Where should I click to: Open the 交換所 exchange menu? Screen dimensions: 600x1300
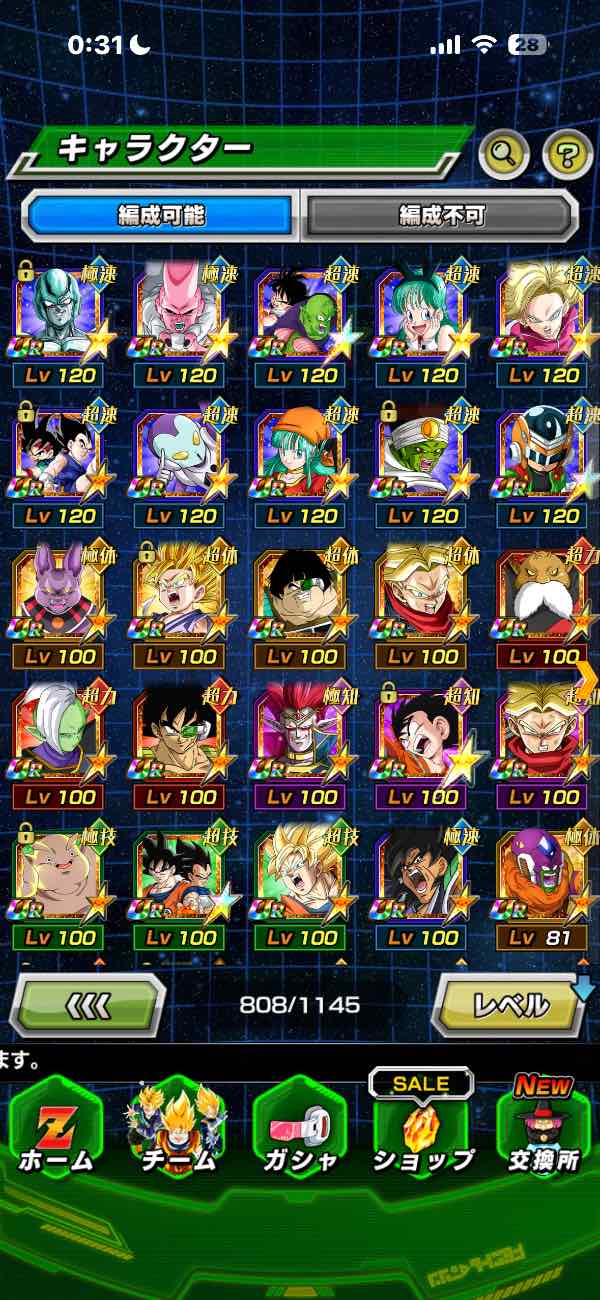(543, 1132)
